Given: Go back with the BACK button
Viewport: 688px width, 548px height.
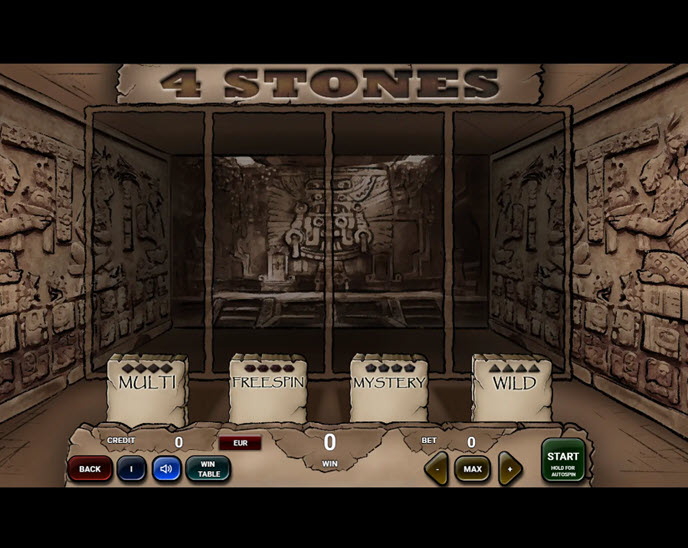Looking at the screenshot, I should (x=90, y=469).
